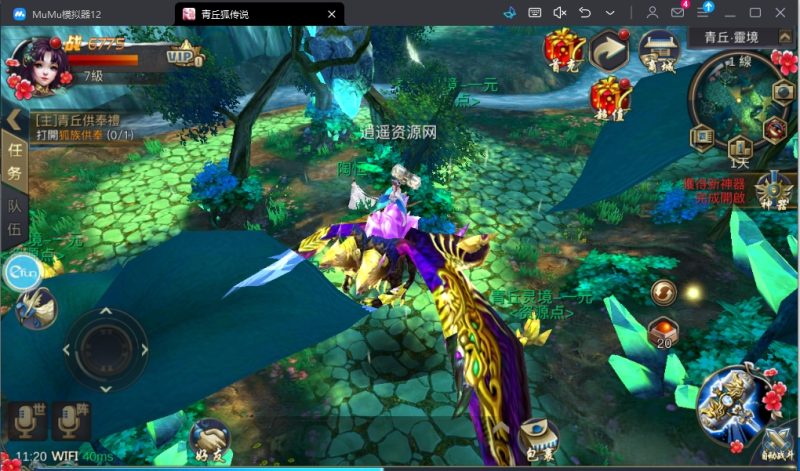Open the 神器 artifact menu
The width and height of the screenshot is (800, 471).
[774, 190]
